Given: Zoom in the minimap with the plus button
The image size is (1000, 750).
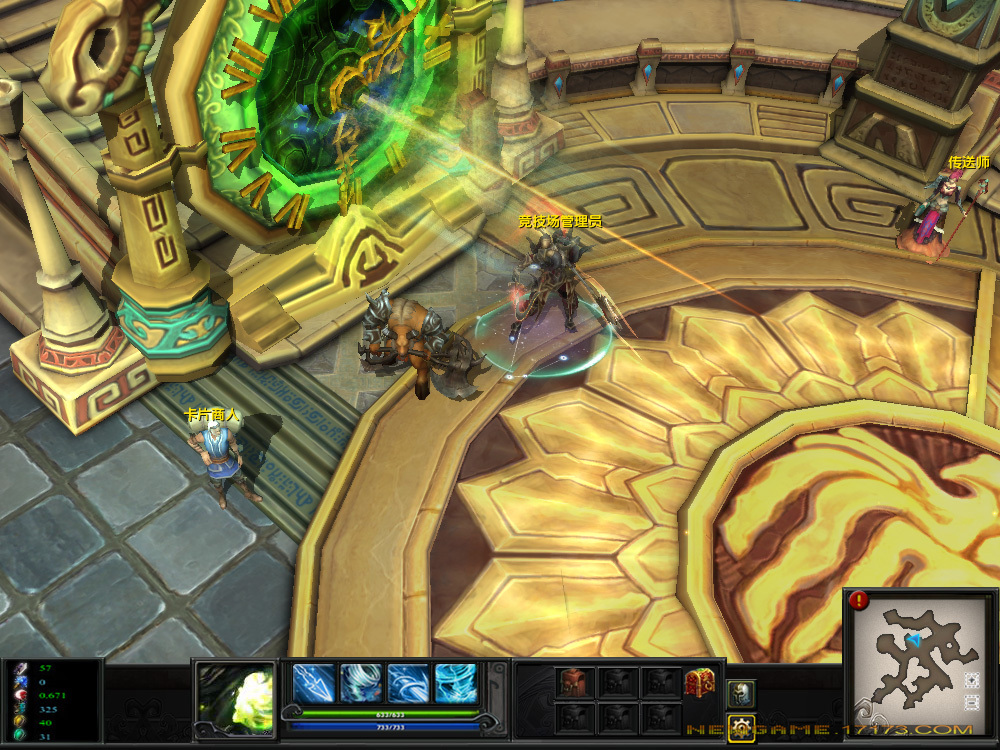Looking at the screenshot, I should [972, 680].
